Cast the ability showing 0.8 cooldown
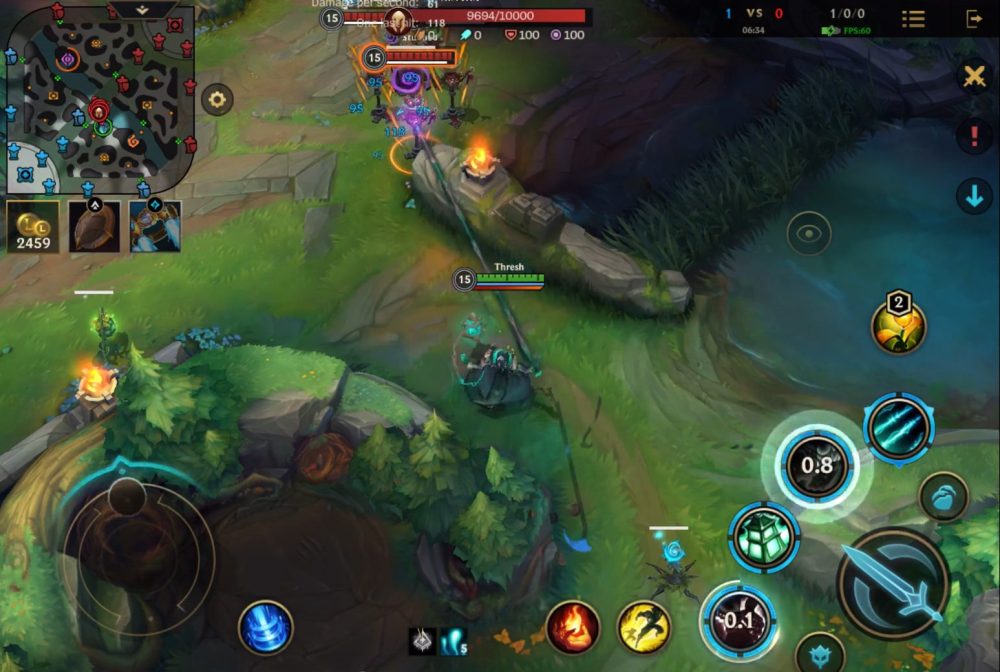Viewport: 1000px width, 672px height. (x=817, y=465)
